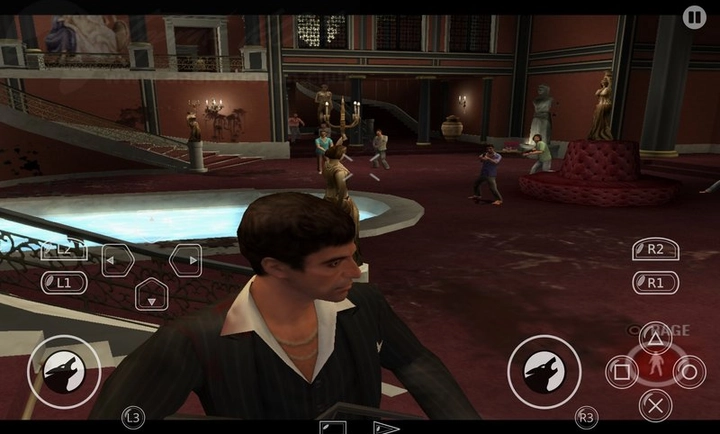This screenshot has height=434, width=720.
Task: Tap the small L3 button
Action: click(132, 415)
